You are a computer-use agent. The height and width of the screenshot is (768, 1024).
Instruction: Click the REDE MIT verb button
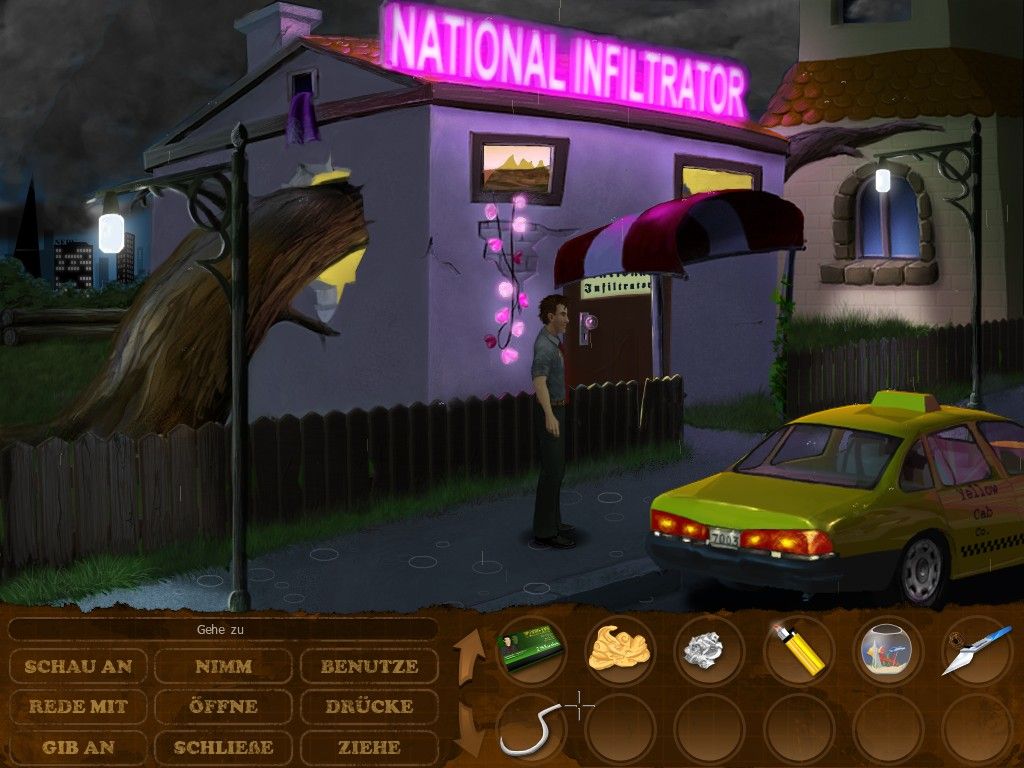click(79, 706)
